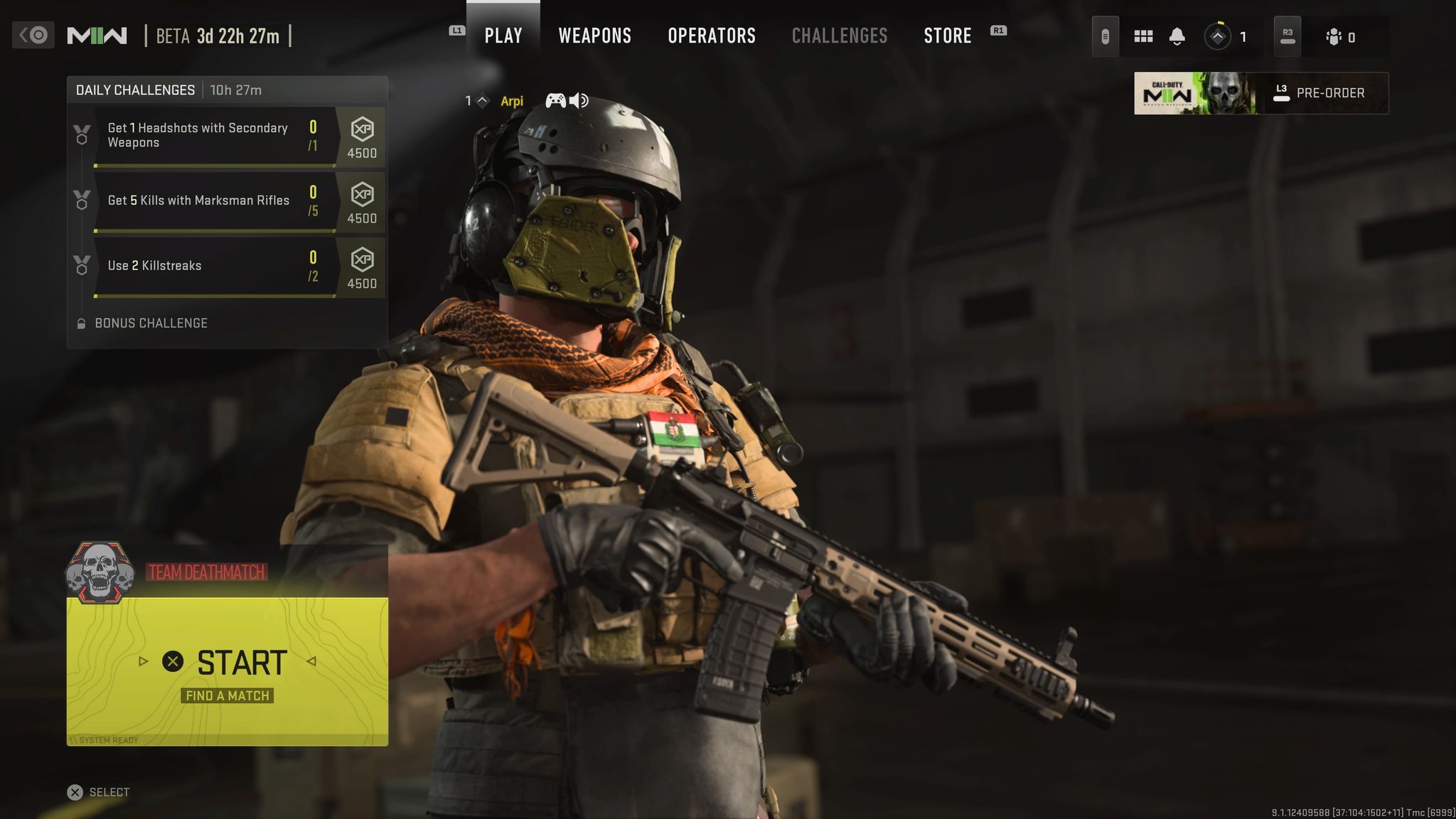Viewport: 1456px width, 819px height.
Task: Switch to the Play tab
Action: (x=503, y=36)
